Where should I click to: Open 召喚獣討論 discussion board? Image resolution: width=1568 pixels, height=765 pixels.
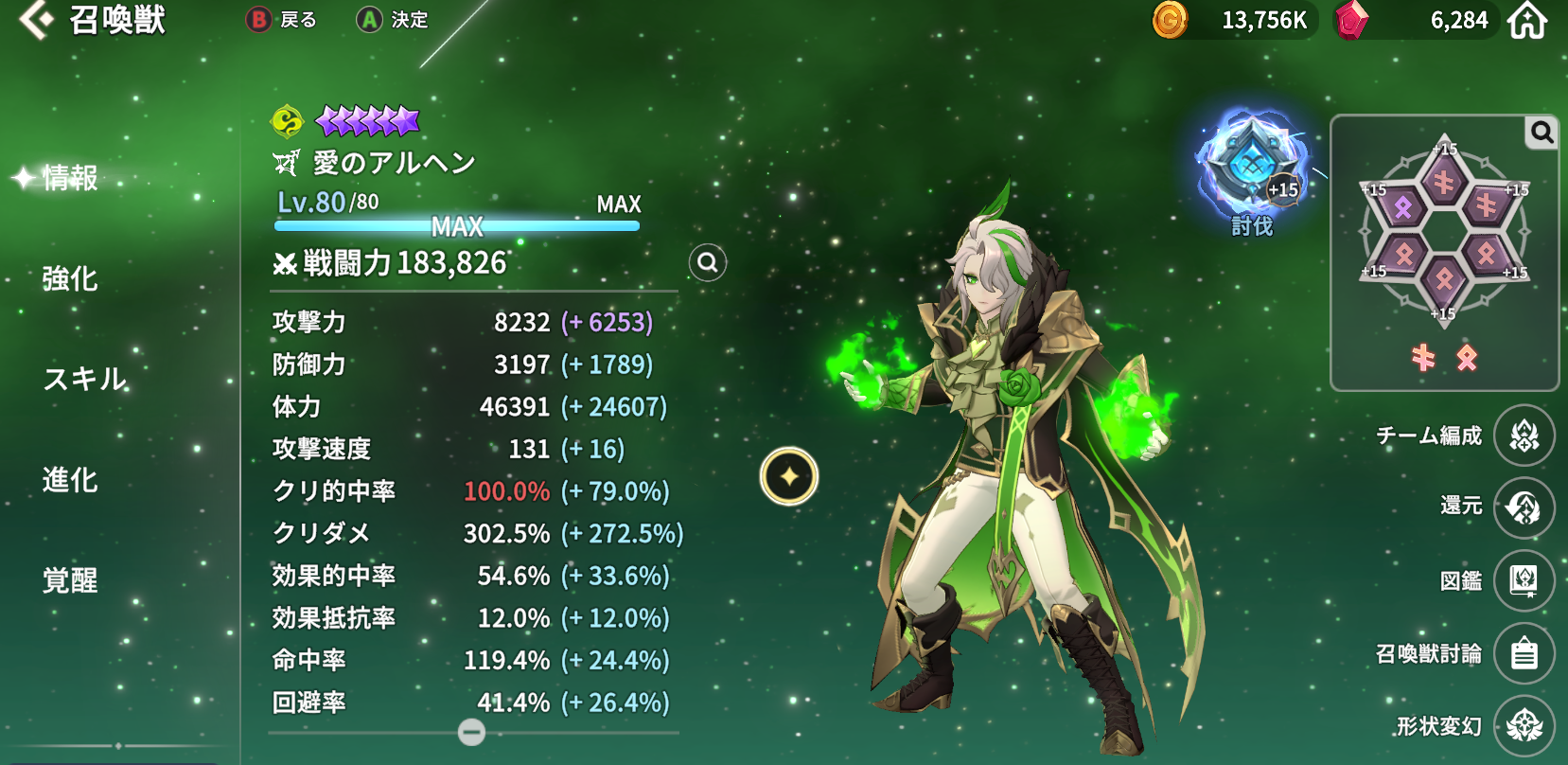click(1524, 653)
